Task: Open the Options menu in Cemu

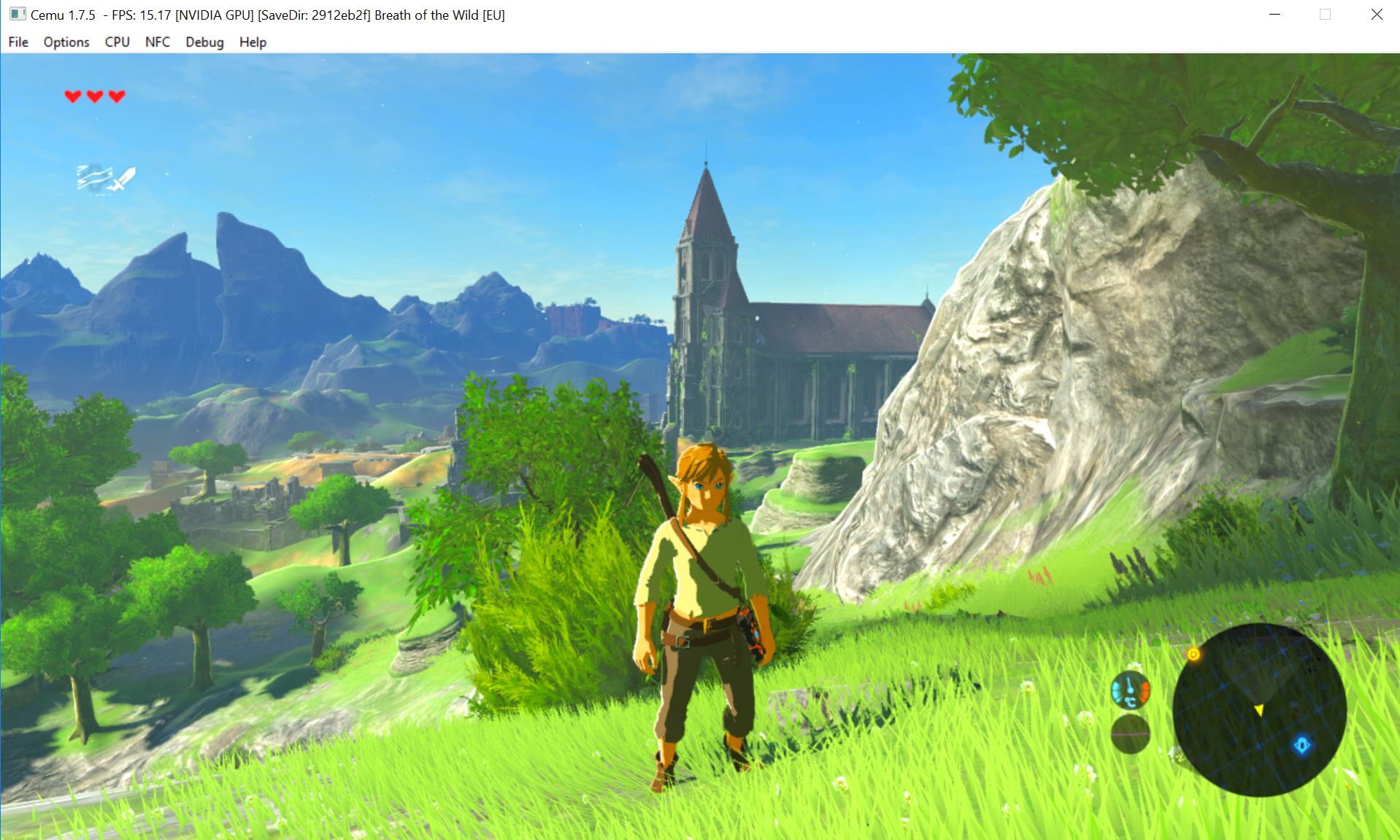Action: 66,42
